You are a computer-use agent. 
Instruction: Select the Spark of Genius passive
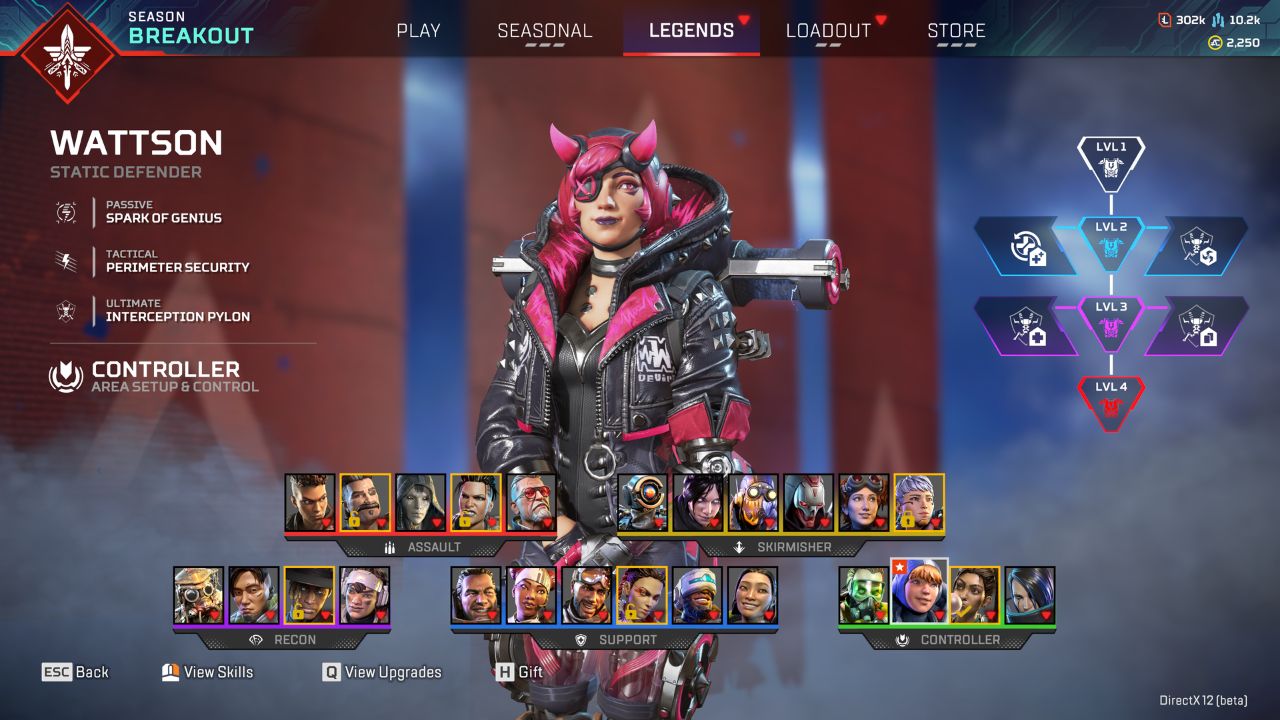point(163,212)
